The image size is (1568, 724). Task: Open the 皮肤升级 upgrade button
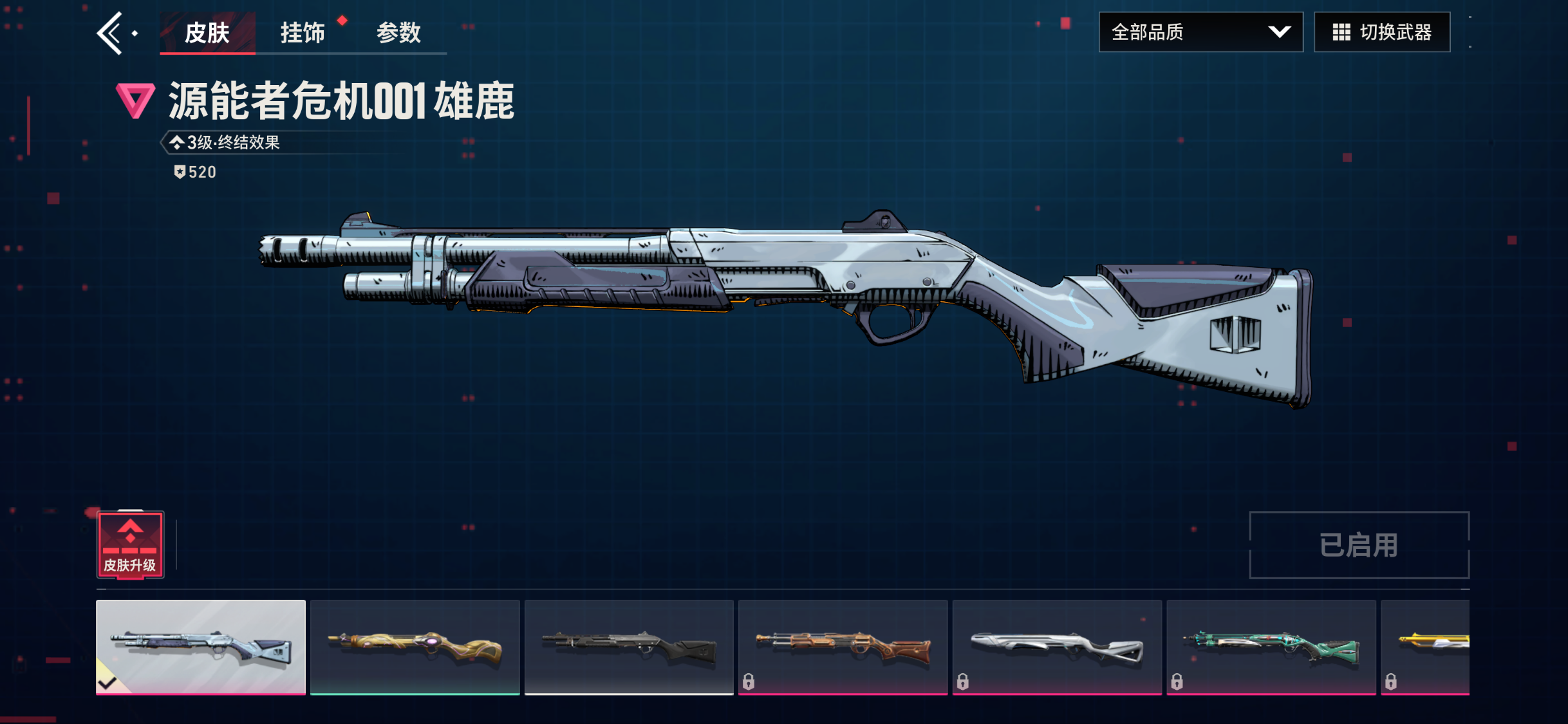131,545
